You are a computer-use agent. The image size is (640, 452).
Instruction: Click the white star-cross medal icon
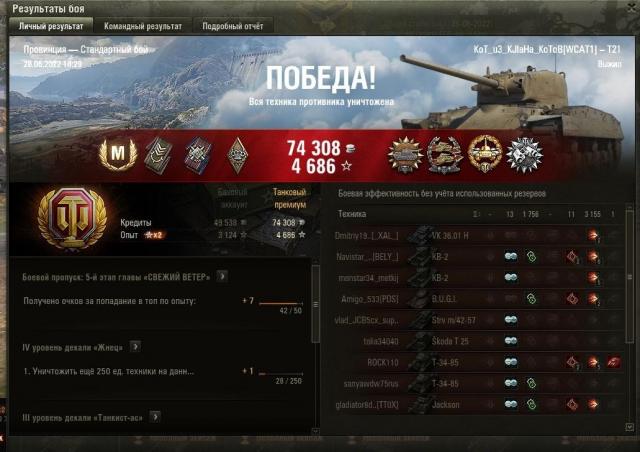tap(523, 153)
